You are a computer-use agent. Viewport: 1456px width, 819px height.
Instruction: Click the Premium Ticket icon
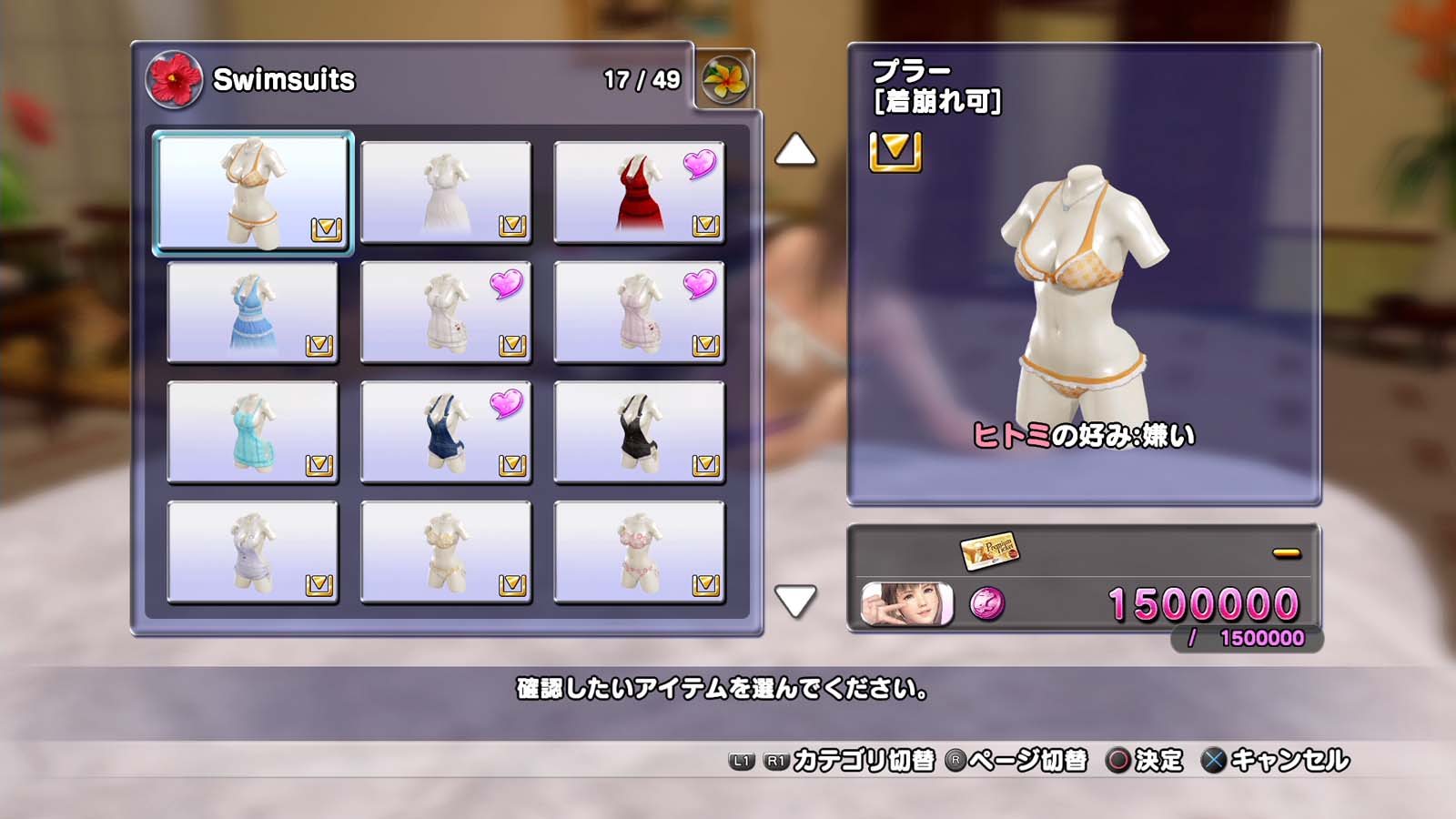click(989, 551)
